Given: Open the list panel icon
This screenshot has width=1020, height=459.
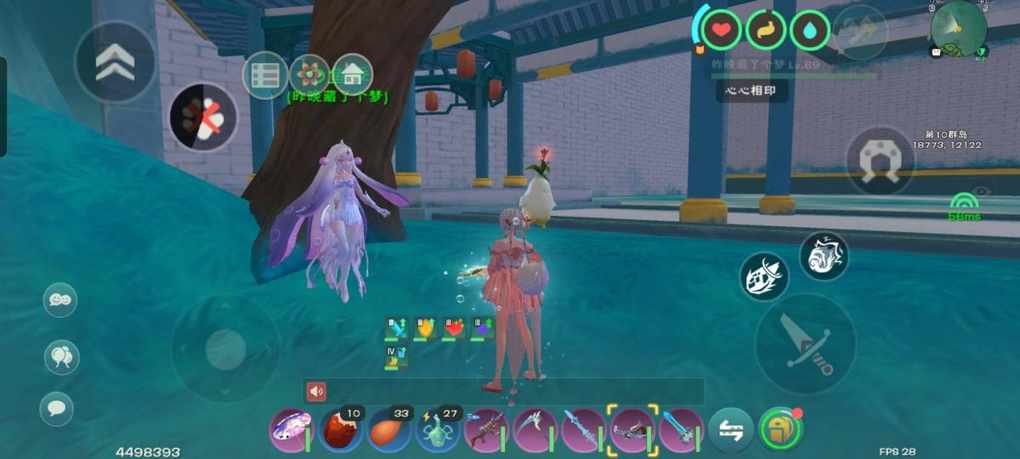Looking at the screenshot, I should click(x=265, y=75).
